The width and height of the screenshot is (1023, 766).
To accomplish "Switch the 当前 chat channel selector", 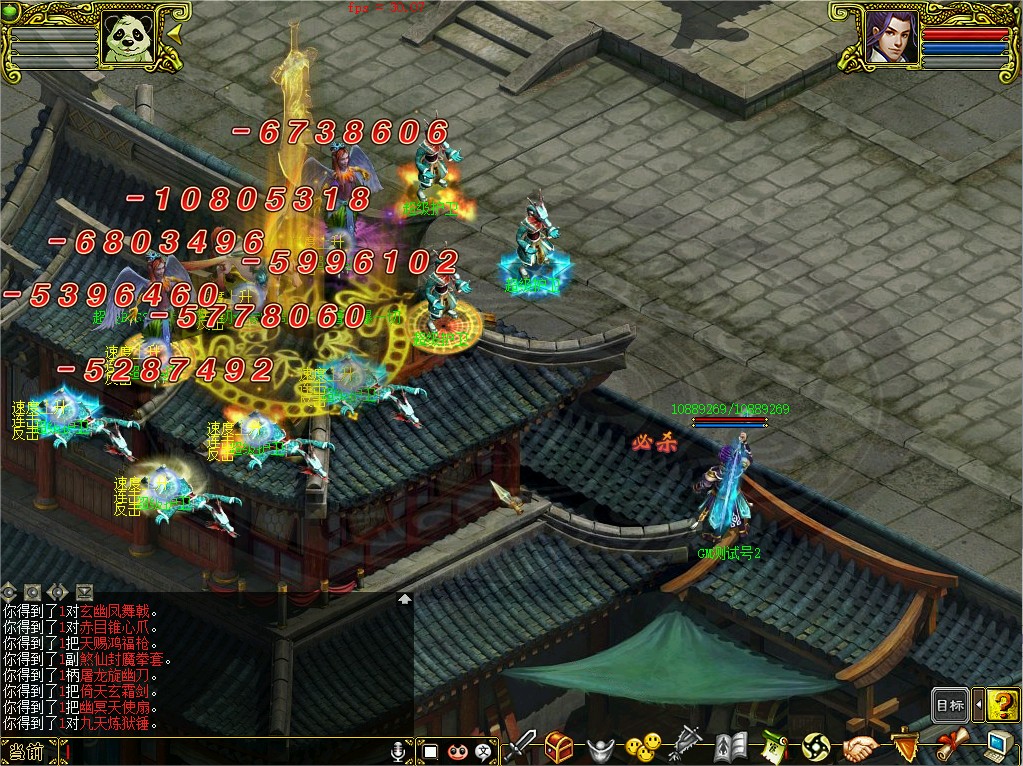I will coord(28,752).
